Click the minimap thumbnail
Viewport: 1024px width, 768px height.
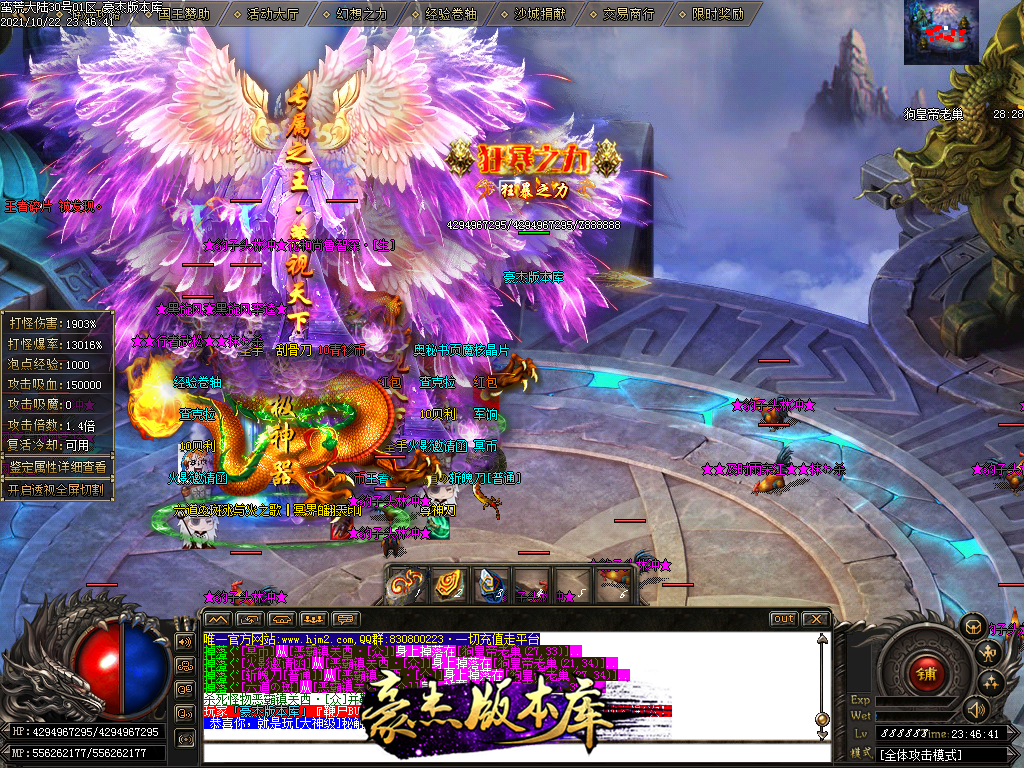pos(941,31)
